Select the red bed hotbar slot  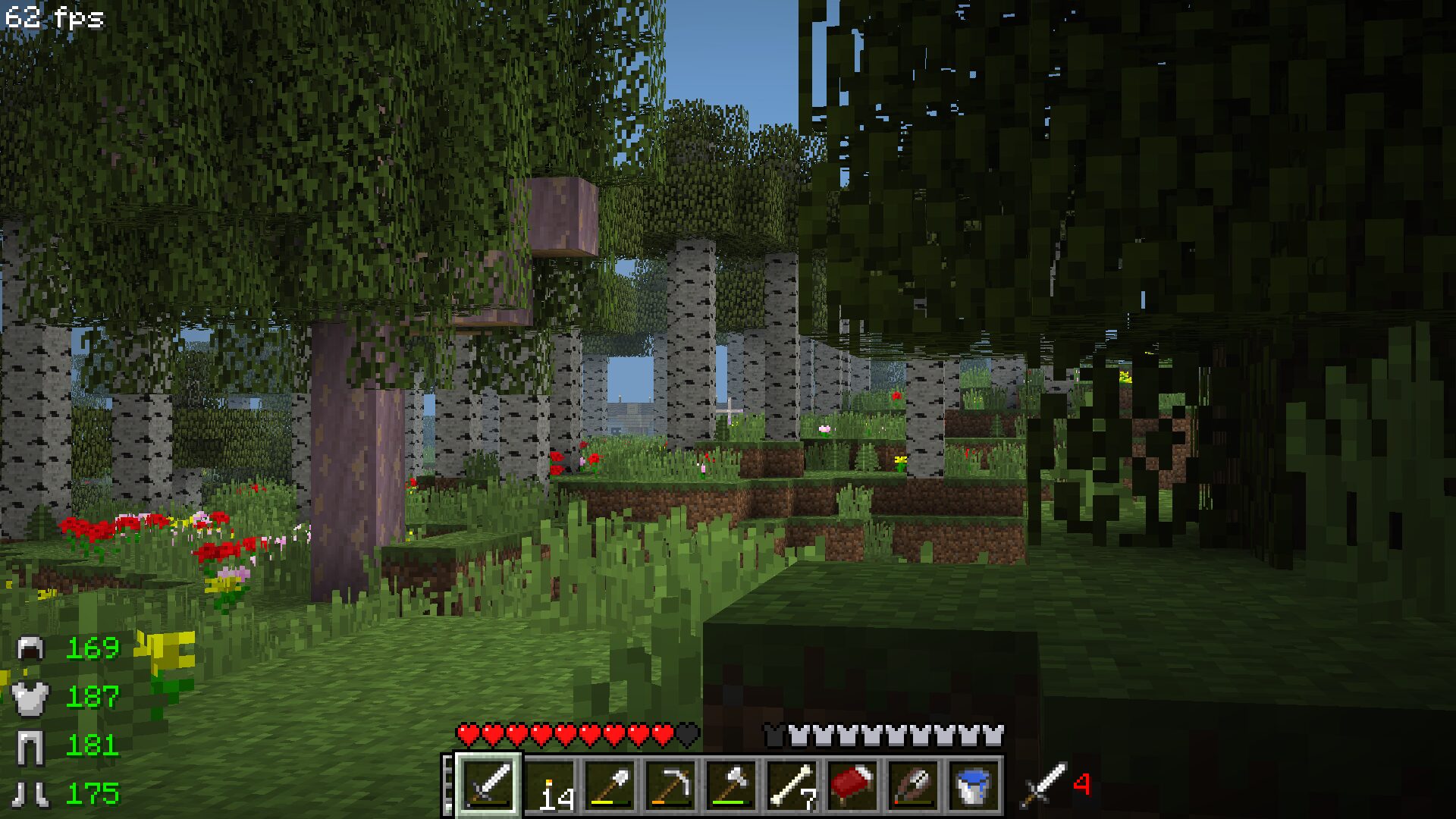[853, 786]
